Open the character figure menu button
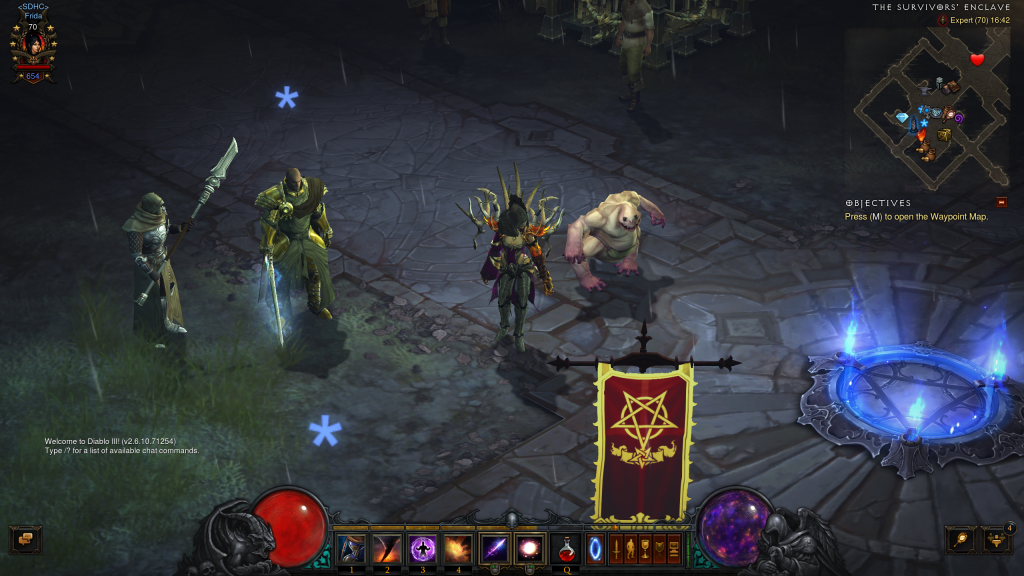Screen dimensions: 1024x576 pyautogui.click(x=631, y=549)
